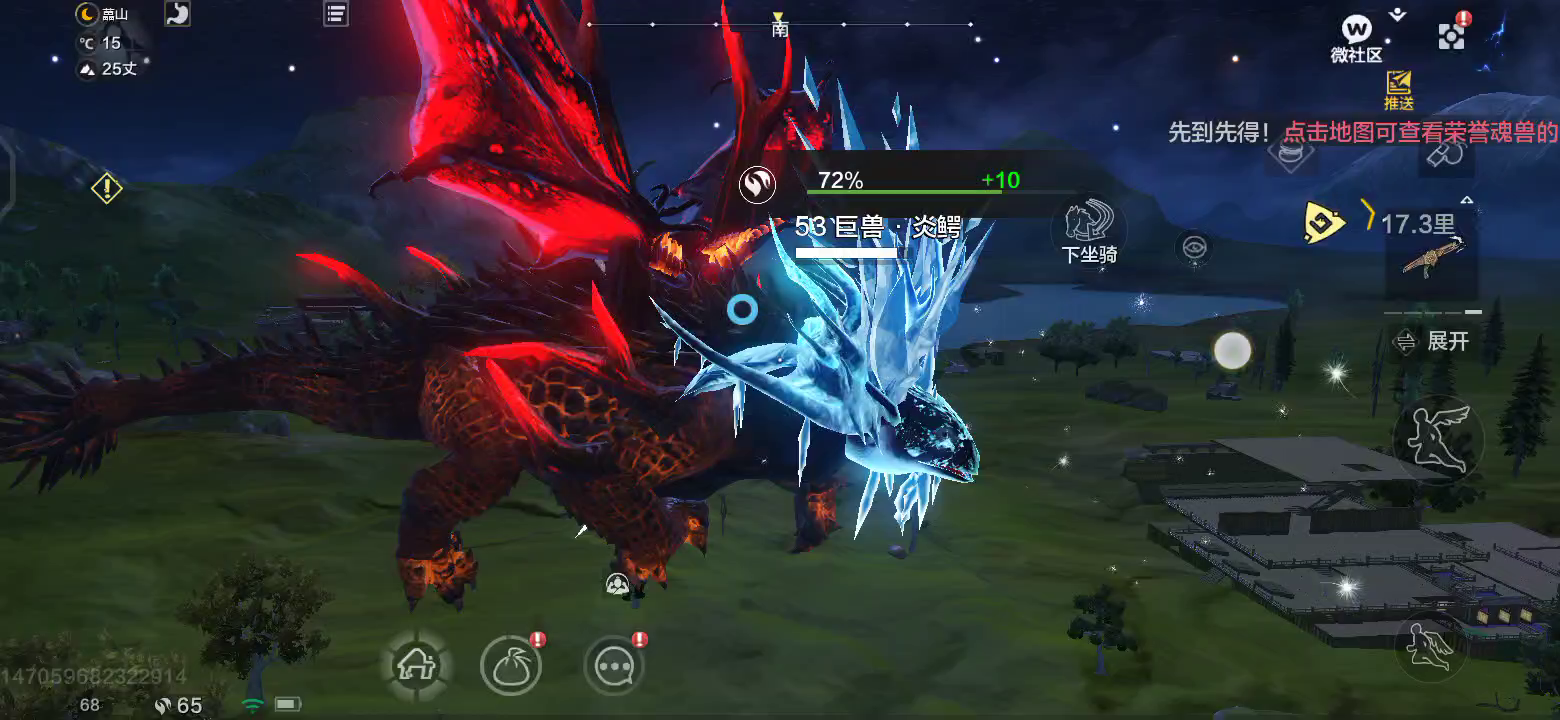Open the target icon with red alert
Image resolution: width=1560 pixels, height=720 pixels.
(1451, 36)
